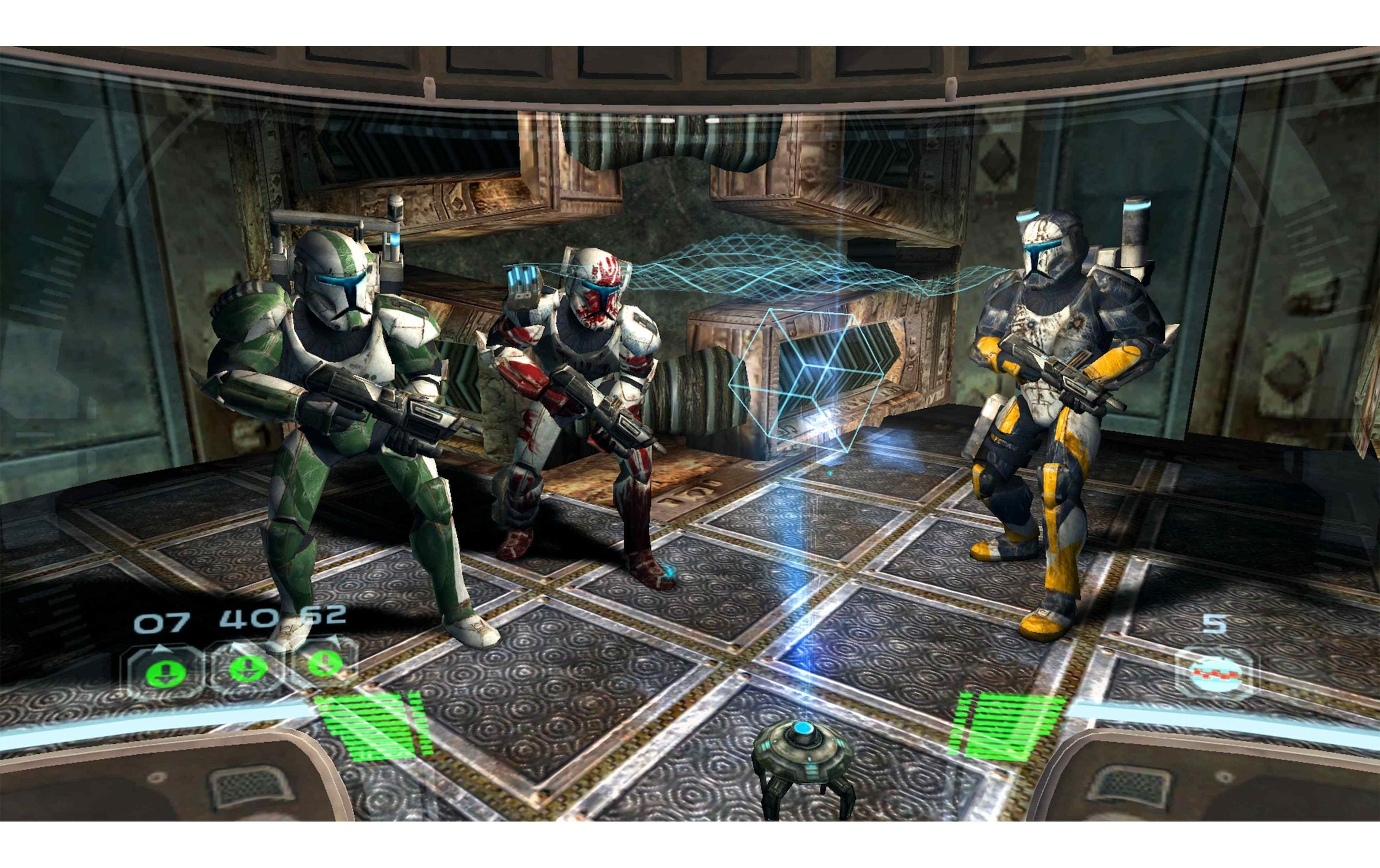Select squad member 62 status icon

coord(325,663)
